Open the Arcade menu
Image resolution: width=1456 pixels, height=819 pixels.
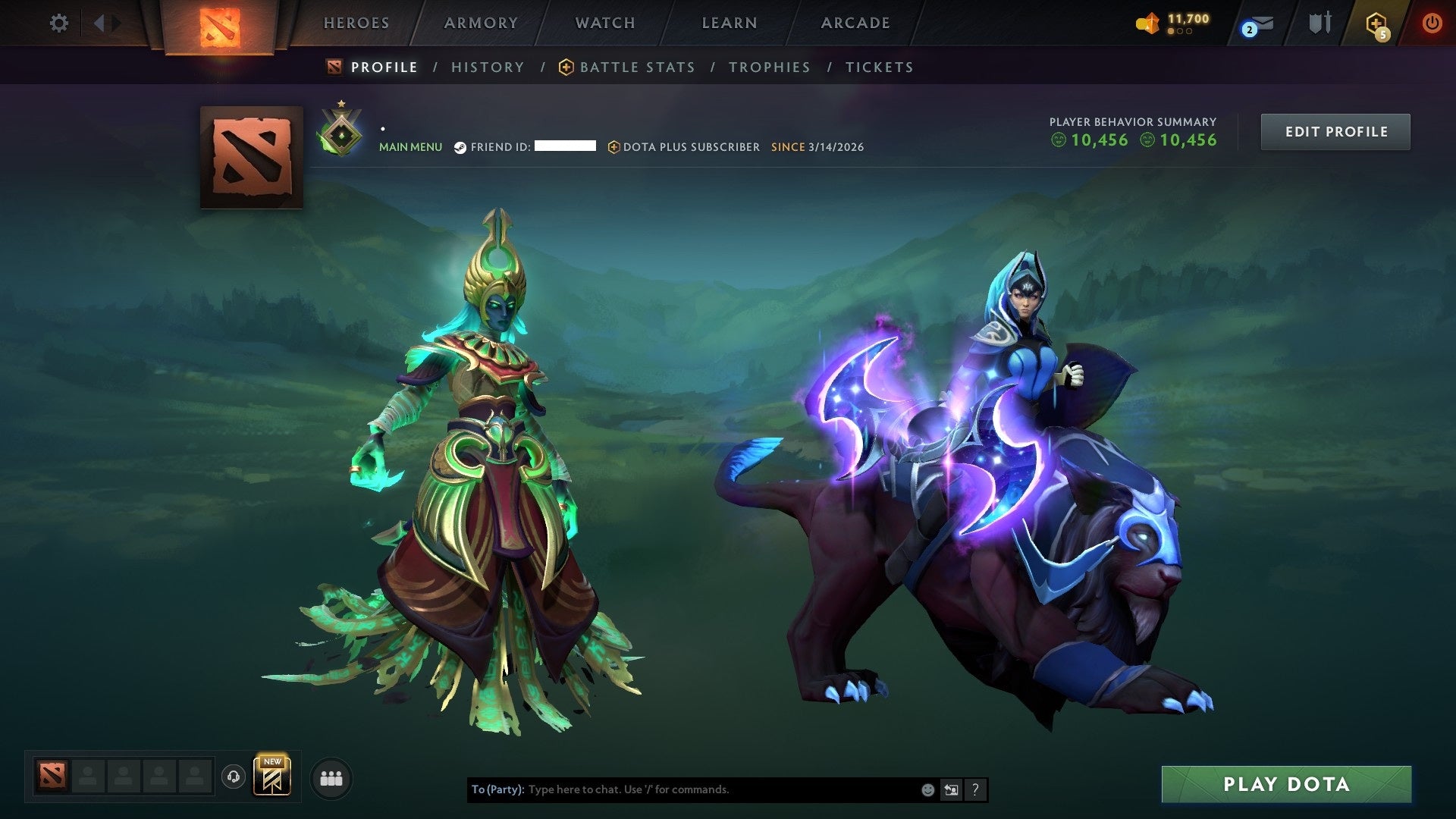[x=855, y=23]
